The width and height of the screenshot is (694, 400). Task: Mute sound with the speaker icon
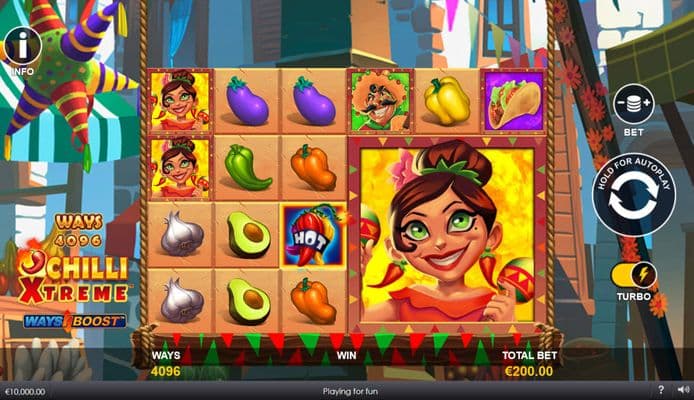(x=683, y=389)
